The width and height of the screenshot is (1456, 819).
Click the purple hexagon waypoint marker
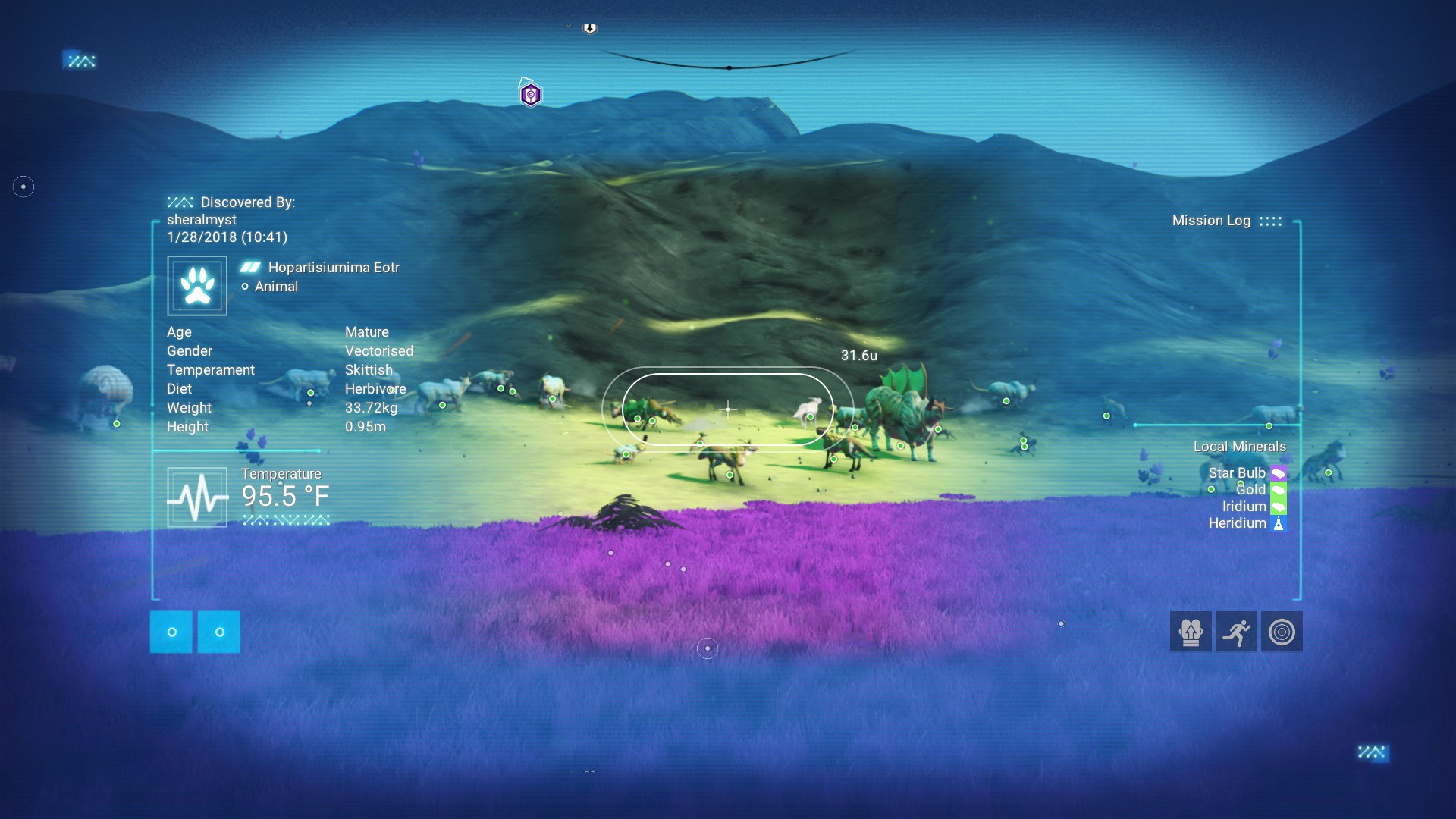click(x=531, y=95)
